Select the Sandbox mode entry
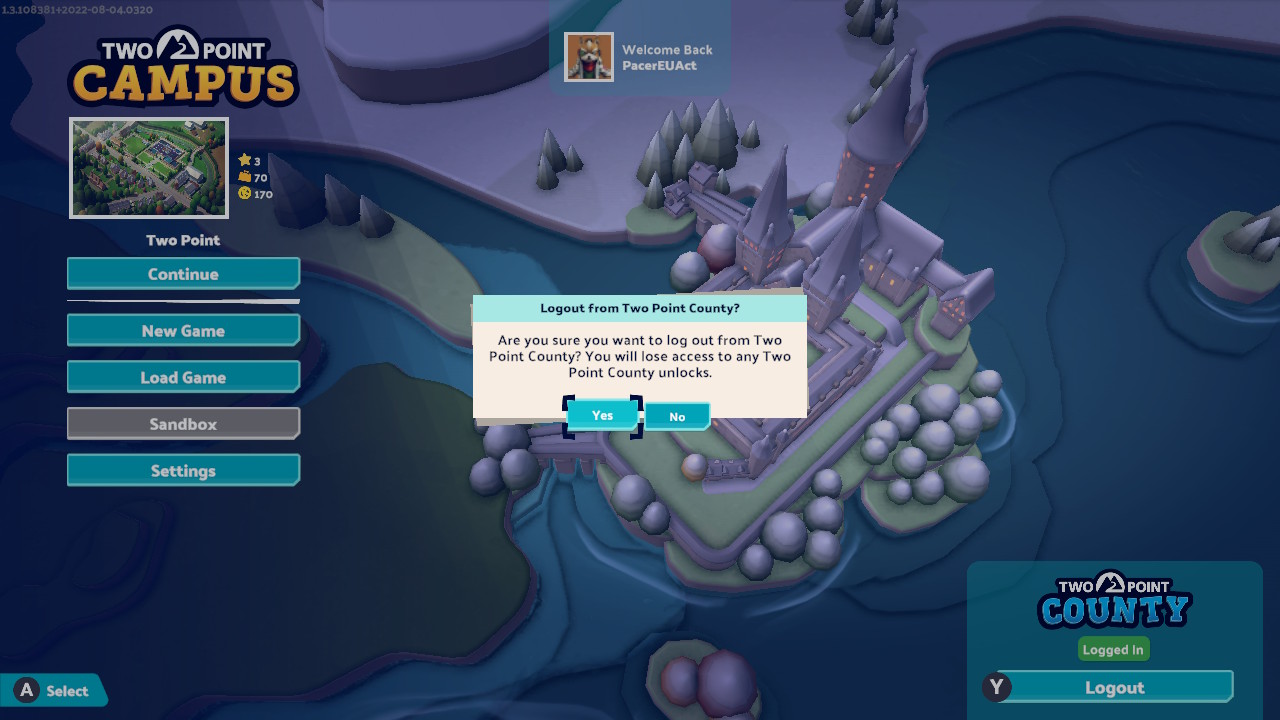The width and height of the screenshot is (1280, 720). 183,424
